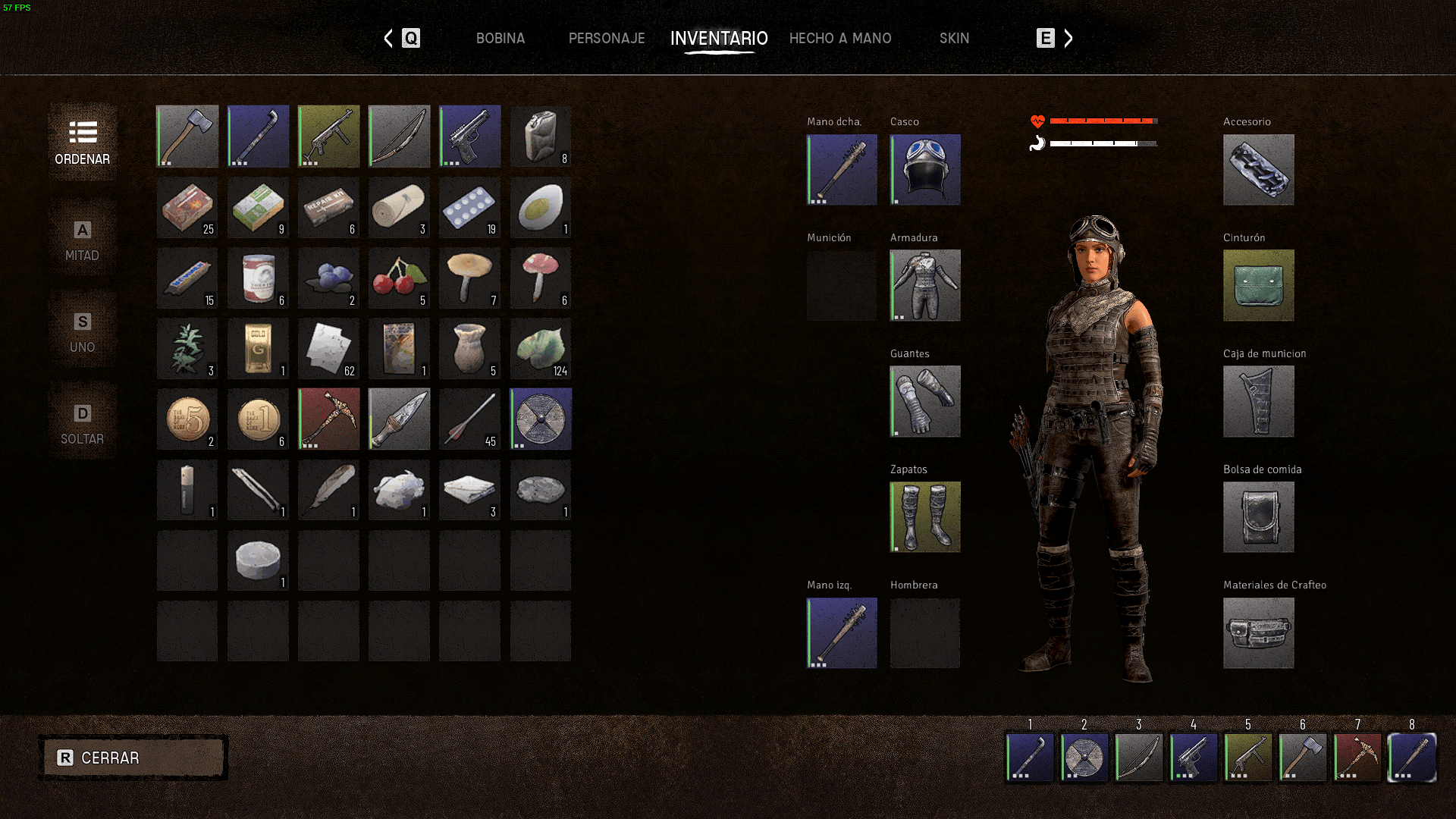The height and width of the screenshot is (819, 1456).
Task: Open the green Cinturón belt pouch slot
Action: tap(1259, 285)
